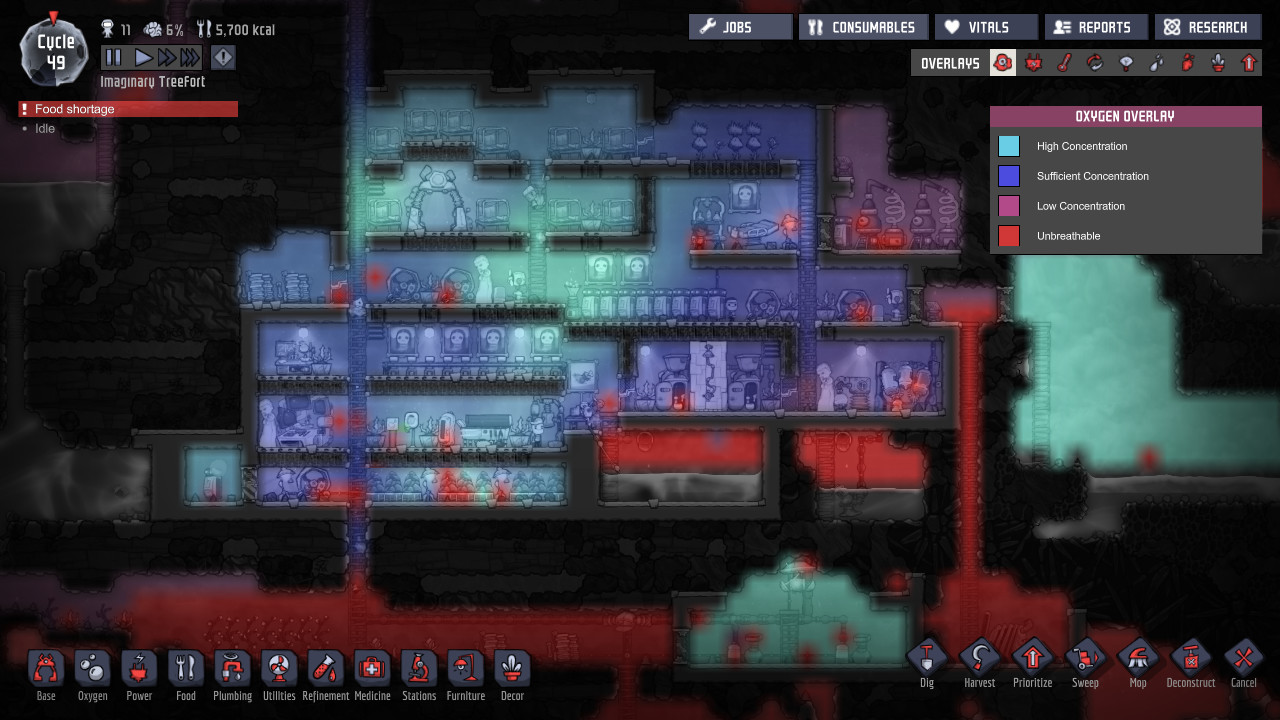This screenshot has height=720, width=1280.
Task: Open the Decor build category
Action: coord(512,670)
